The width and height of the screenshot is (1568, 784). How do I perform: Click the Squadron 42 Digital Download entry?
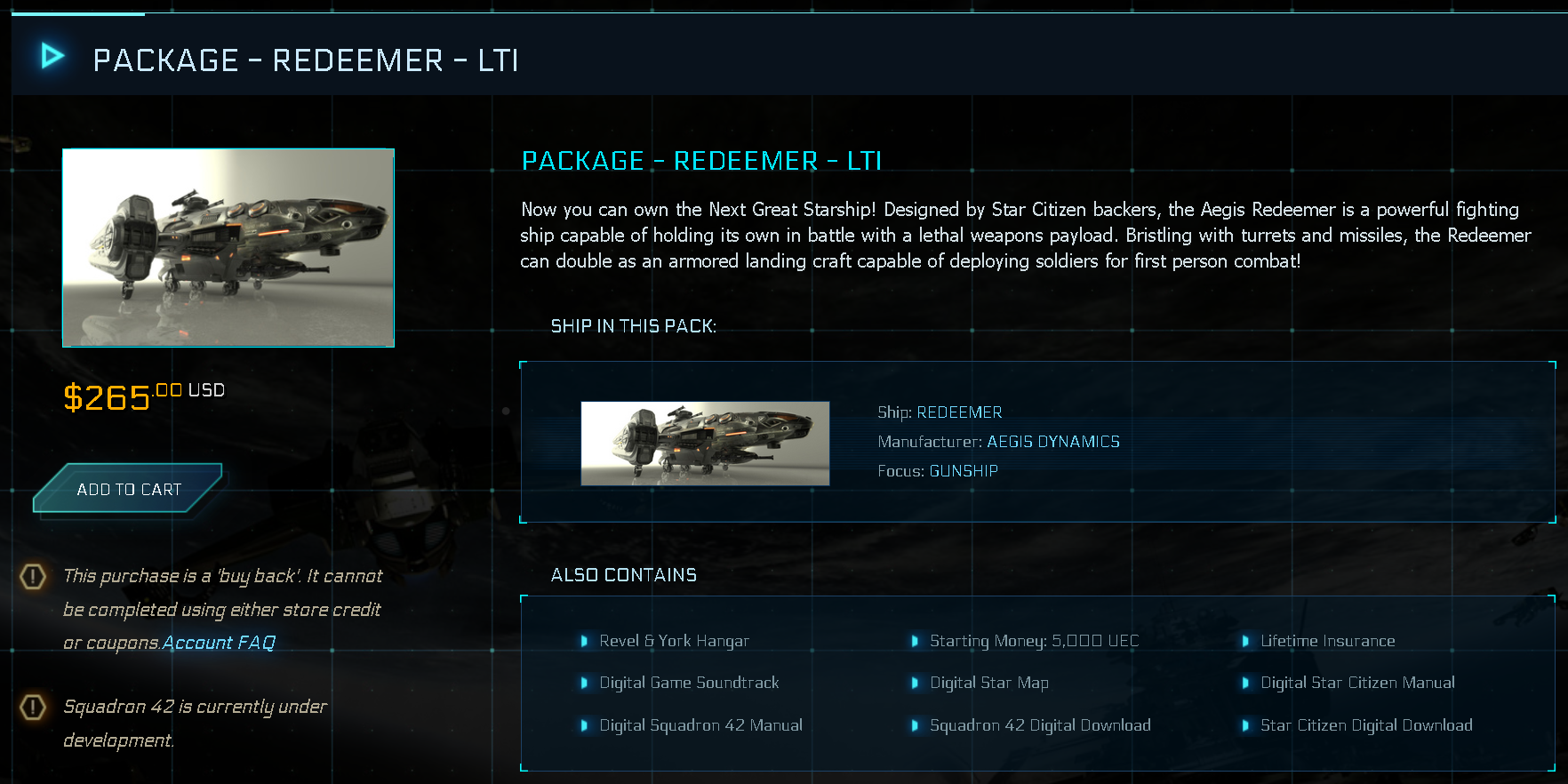point(1040,725)
